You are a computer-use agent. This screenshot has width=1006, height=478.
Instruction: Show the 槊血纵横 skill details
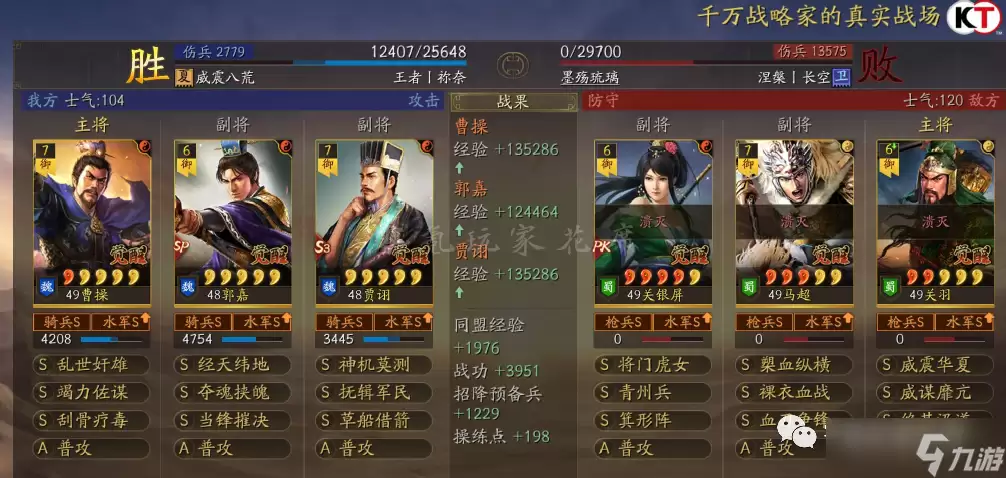tap(794, 365)
